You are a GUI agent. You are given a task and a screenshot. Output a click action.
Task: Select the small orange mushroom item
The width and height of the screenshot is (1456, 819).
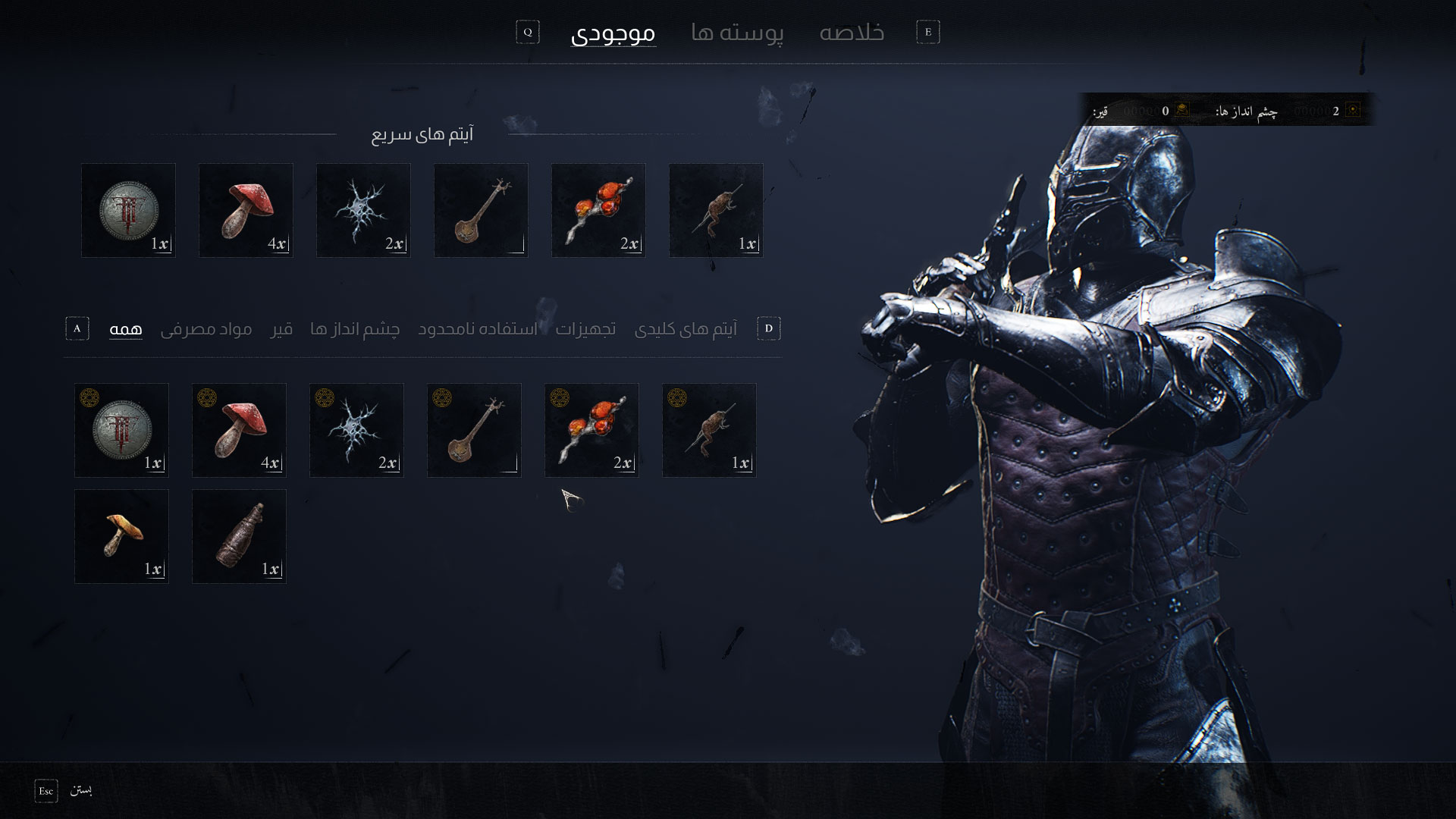pyautogui.click(x=121, y=536)
